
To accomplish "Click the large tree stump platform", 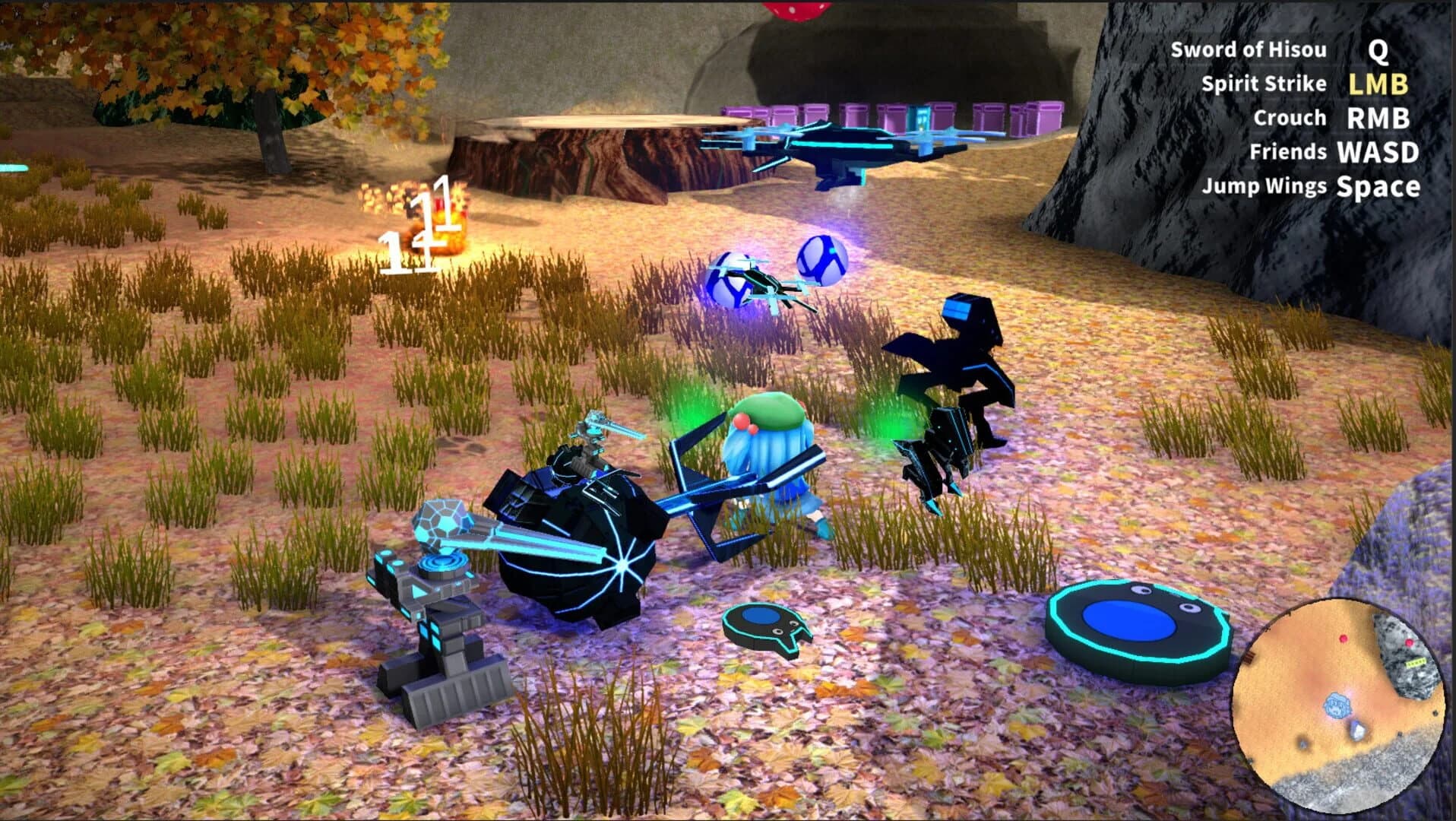I will tap(600, 144).
